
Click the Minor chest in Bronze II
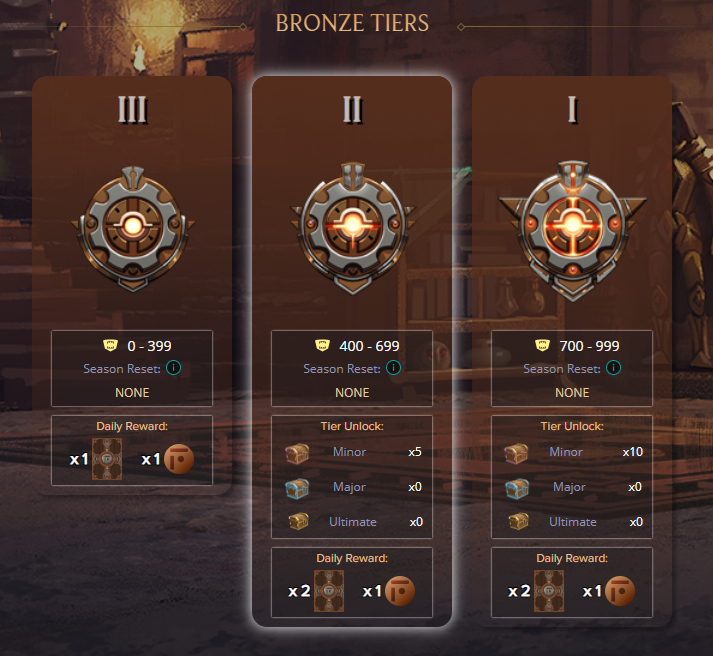pyautogui.click(x=299, y=452)
